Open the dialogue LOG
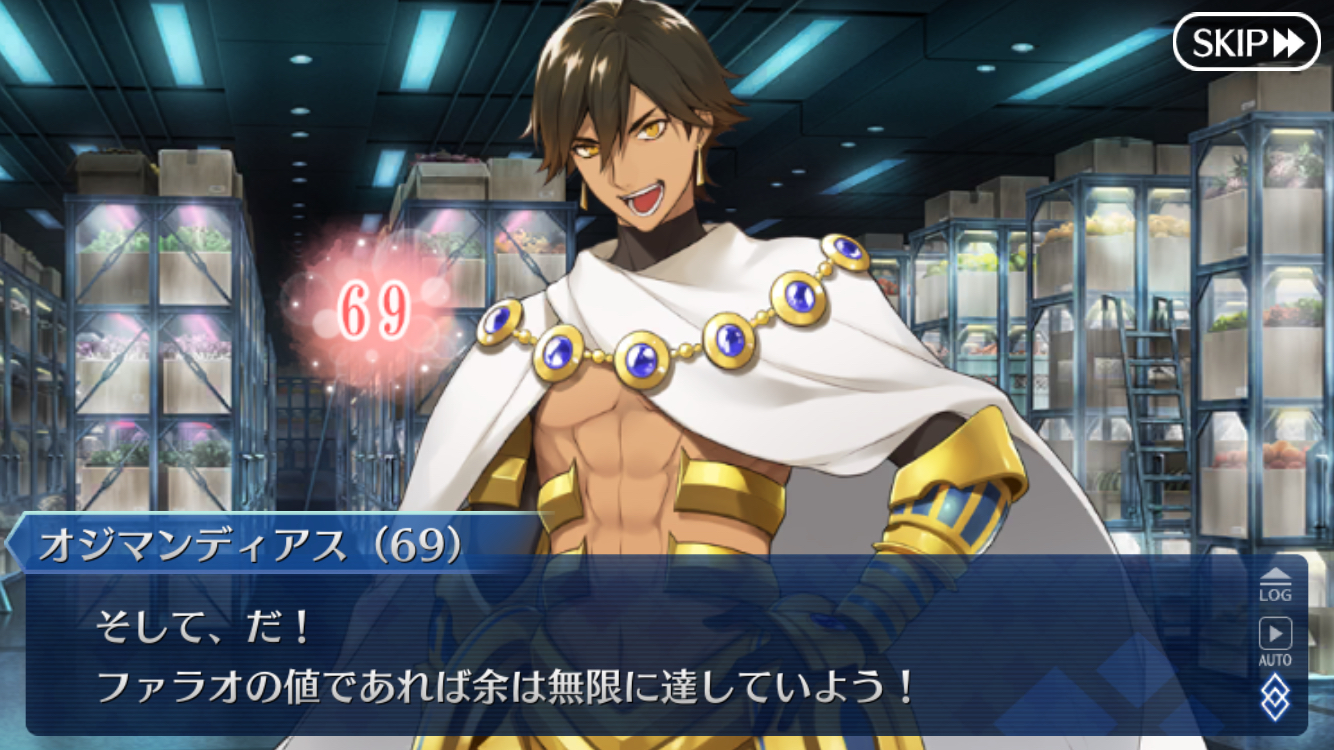The image size is (1334, 750). [1274, 584]
